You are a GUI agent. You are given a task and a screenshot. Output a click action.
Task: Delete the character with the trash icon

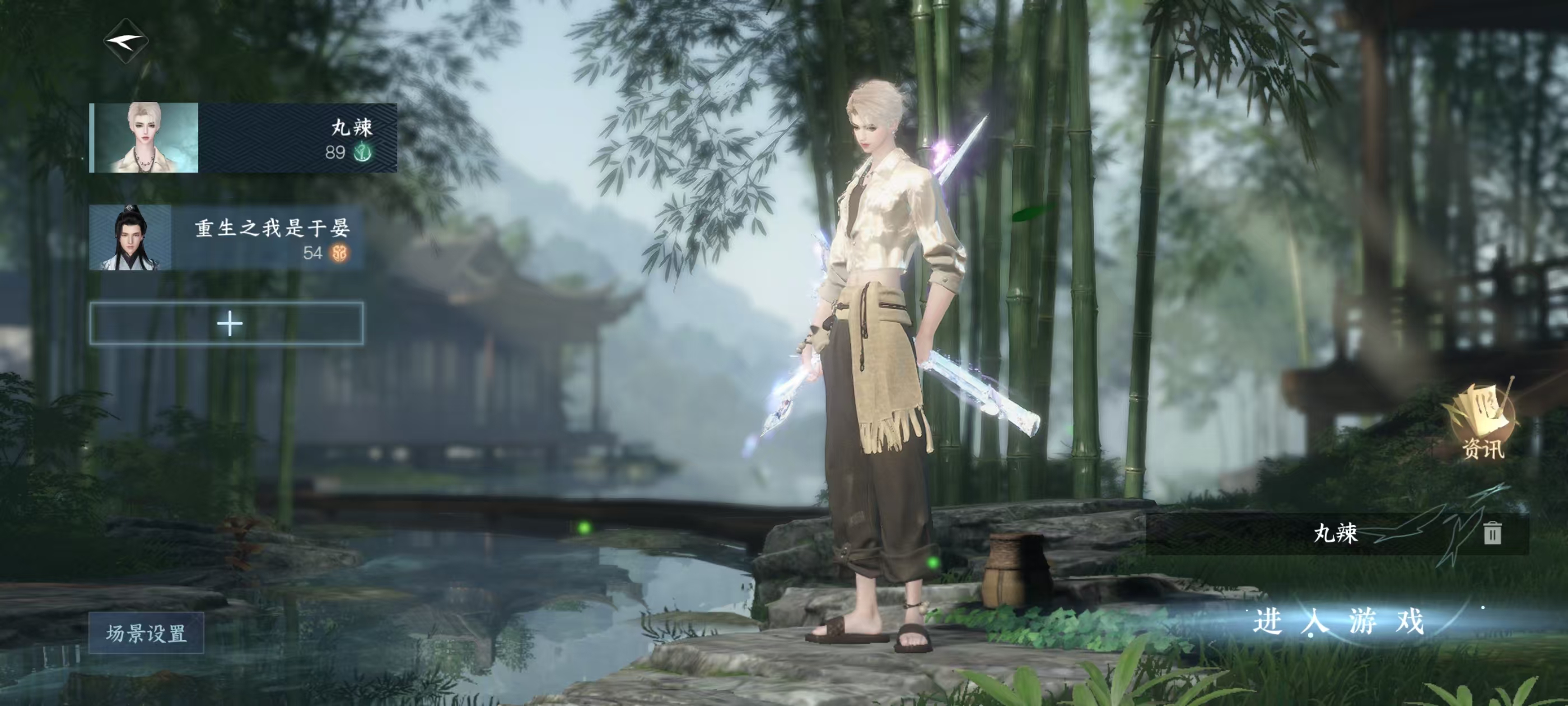pyautogui.click(x=1492, y=533)
